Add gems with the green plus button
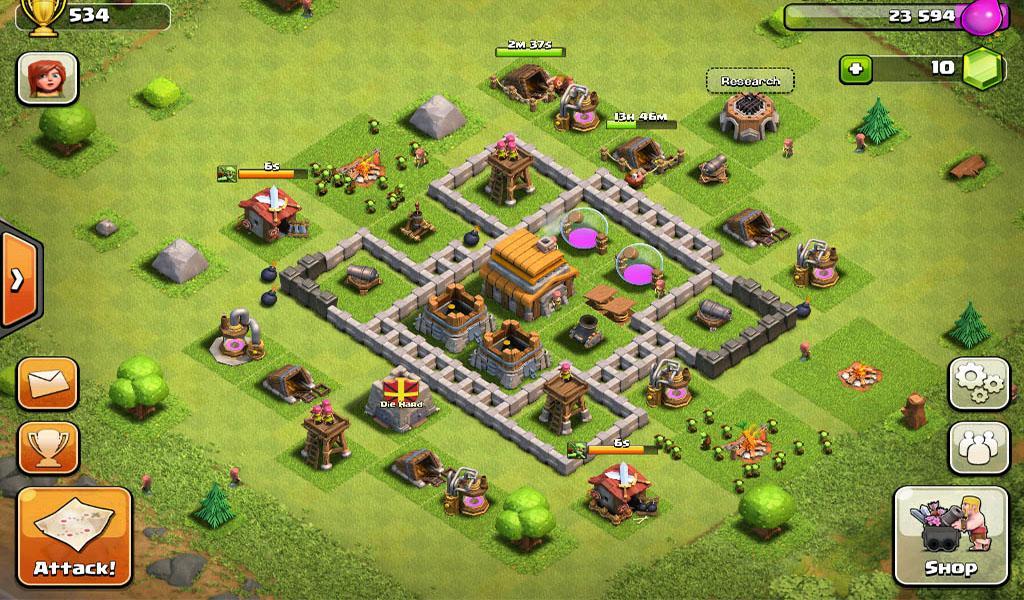 click(x=856, y=69)
